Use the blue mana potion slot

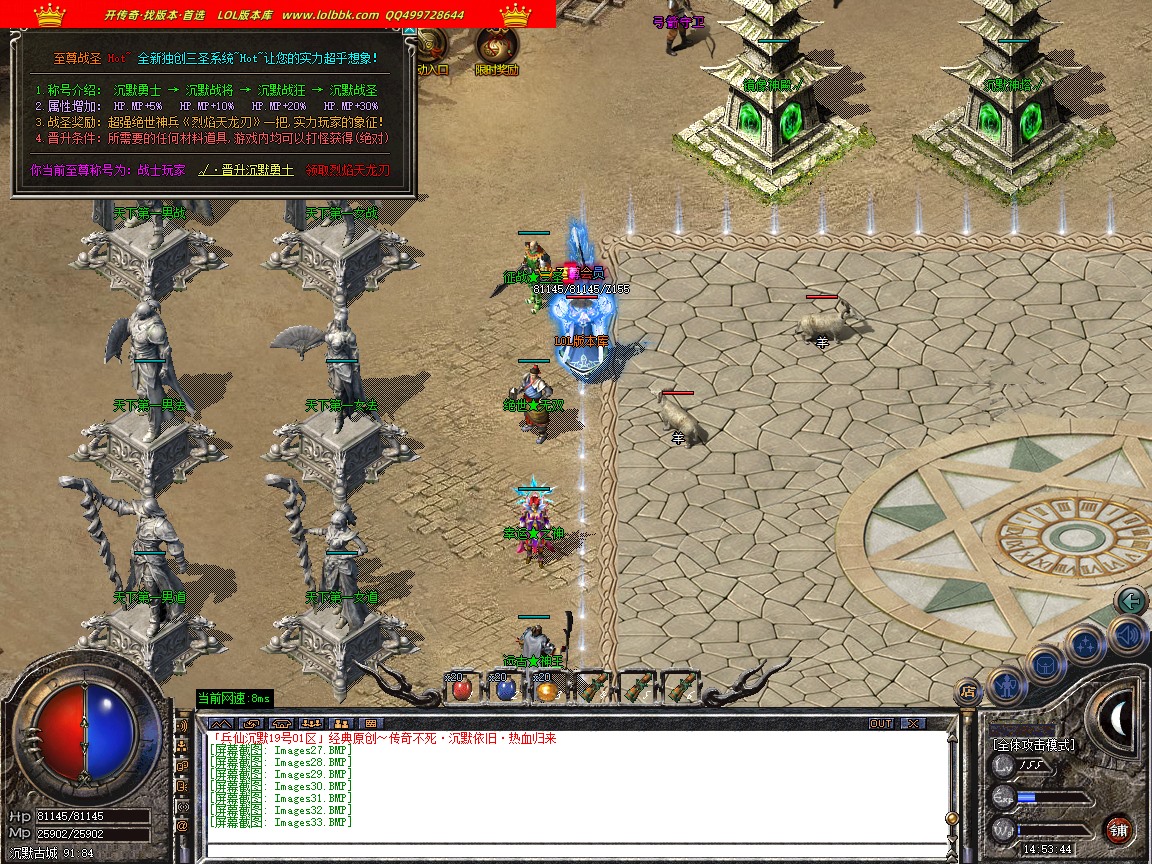tap(506, 689)
